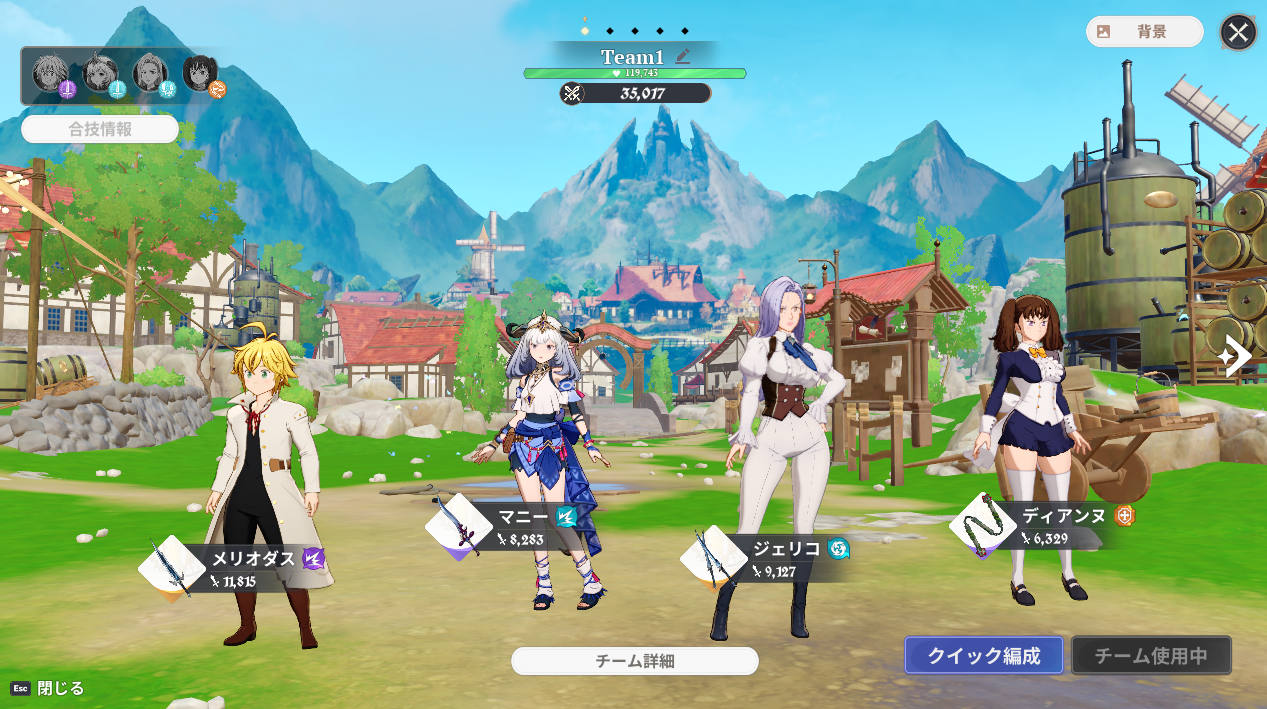Close the team screen with the X button
This screenshot has height=709, width=1267.
[1238, 32]
